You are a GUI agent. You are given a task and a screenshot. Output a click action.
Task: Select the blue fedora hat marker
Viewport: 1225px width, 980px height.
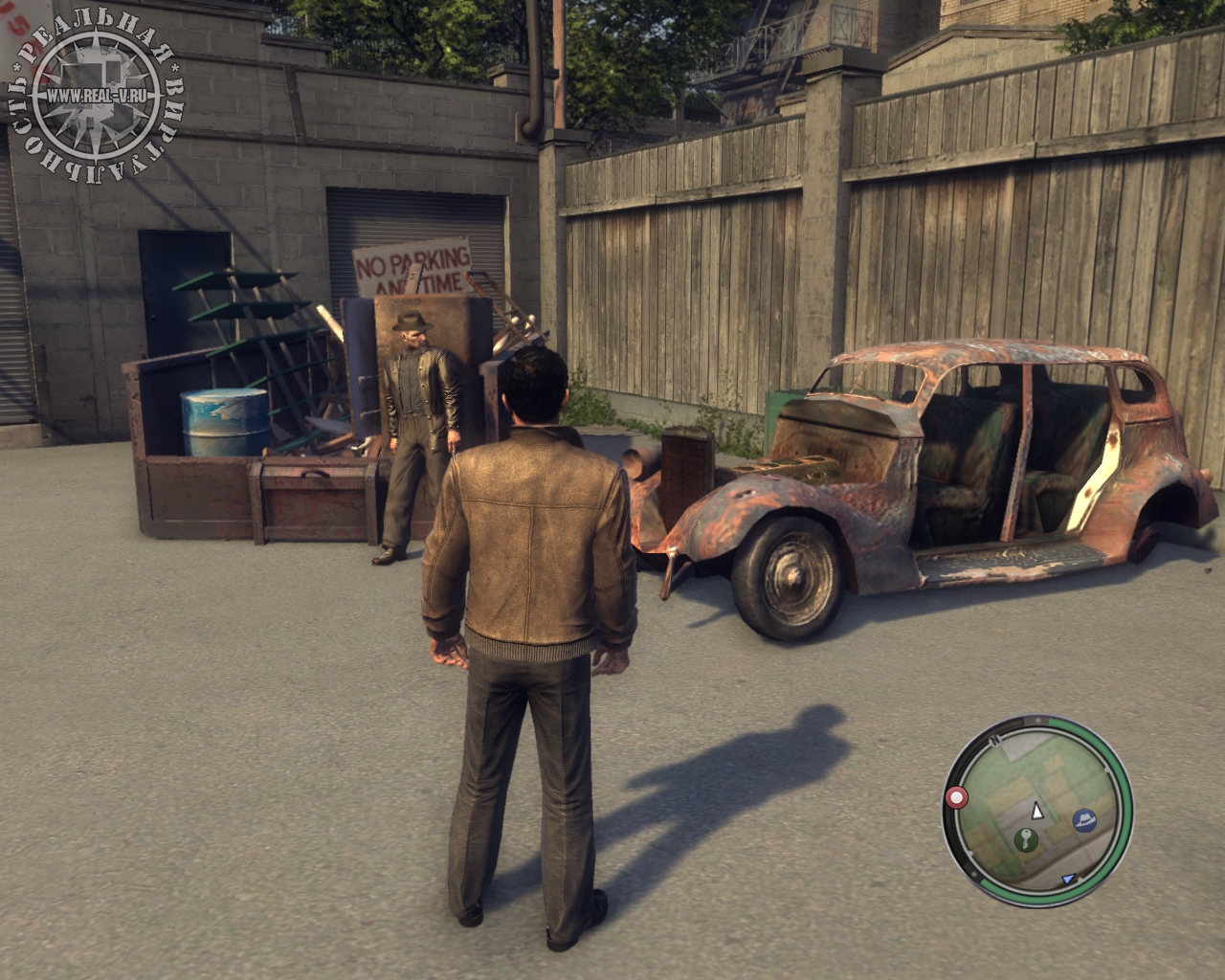[1084, 819]
